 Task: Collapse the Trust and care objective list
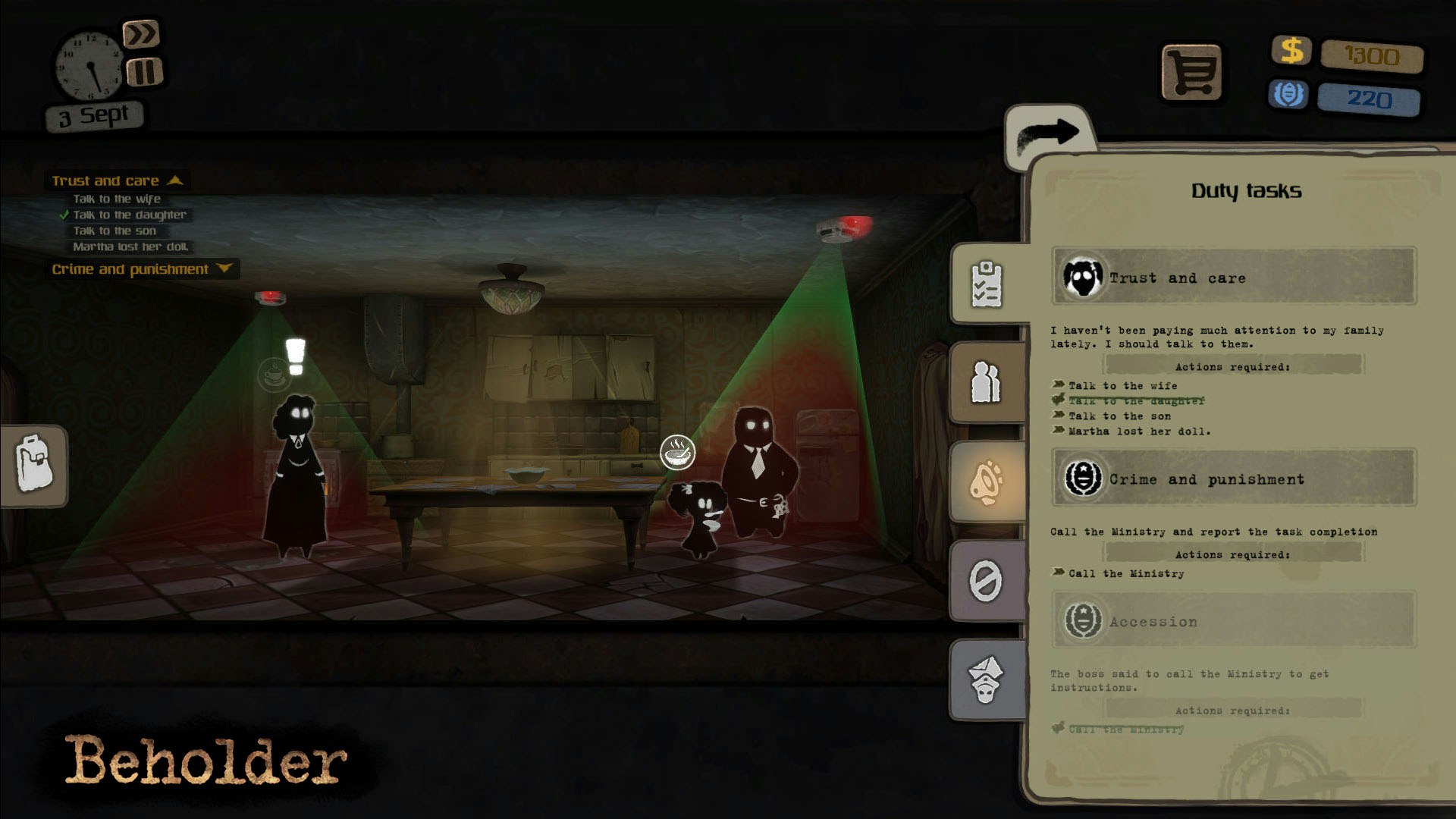[x=176, y=180]
